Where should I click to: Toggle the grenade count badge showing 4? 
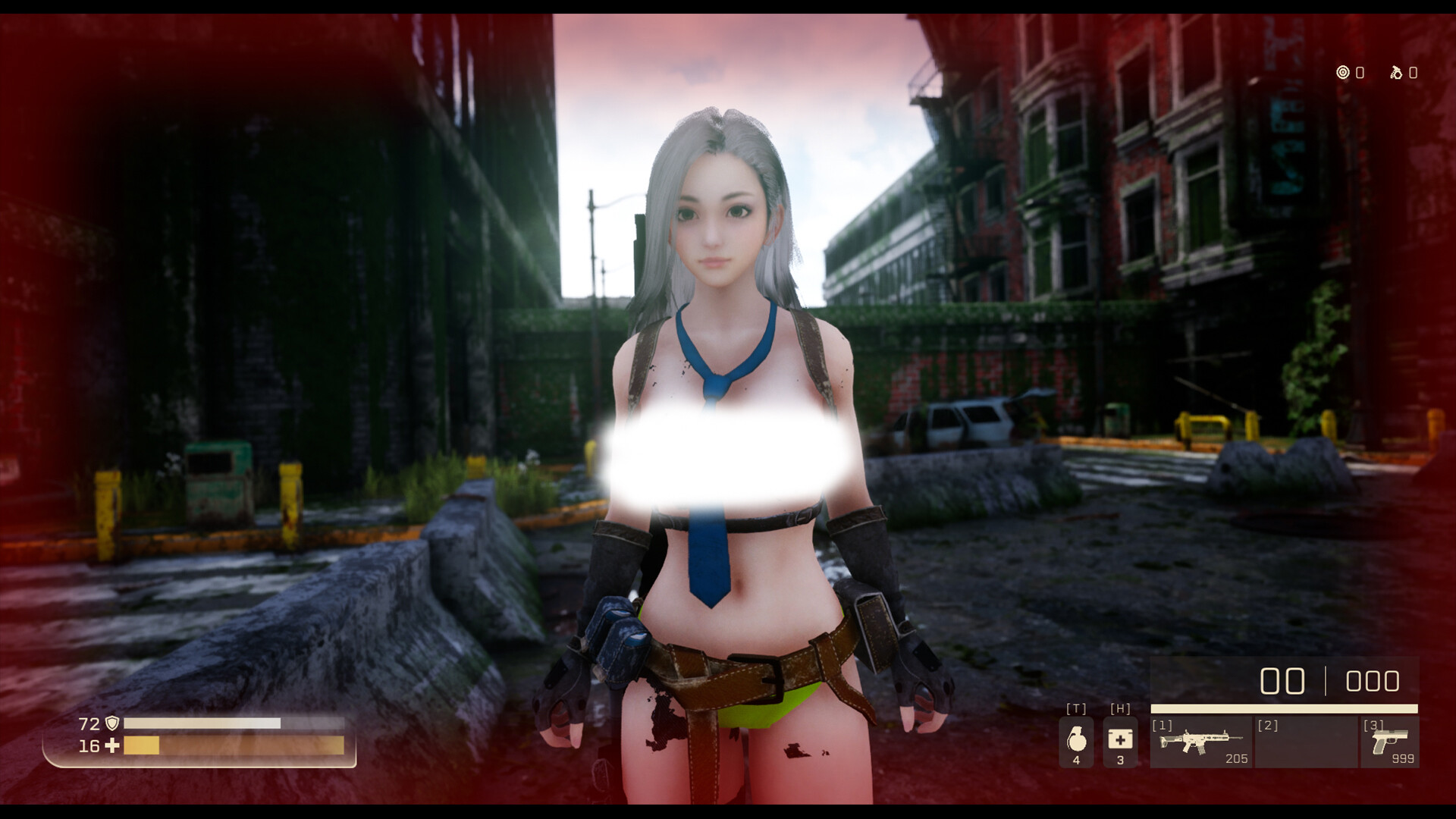click(1076, 760)
